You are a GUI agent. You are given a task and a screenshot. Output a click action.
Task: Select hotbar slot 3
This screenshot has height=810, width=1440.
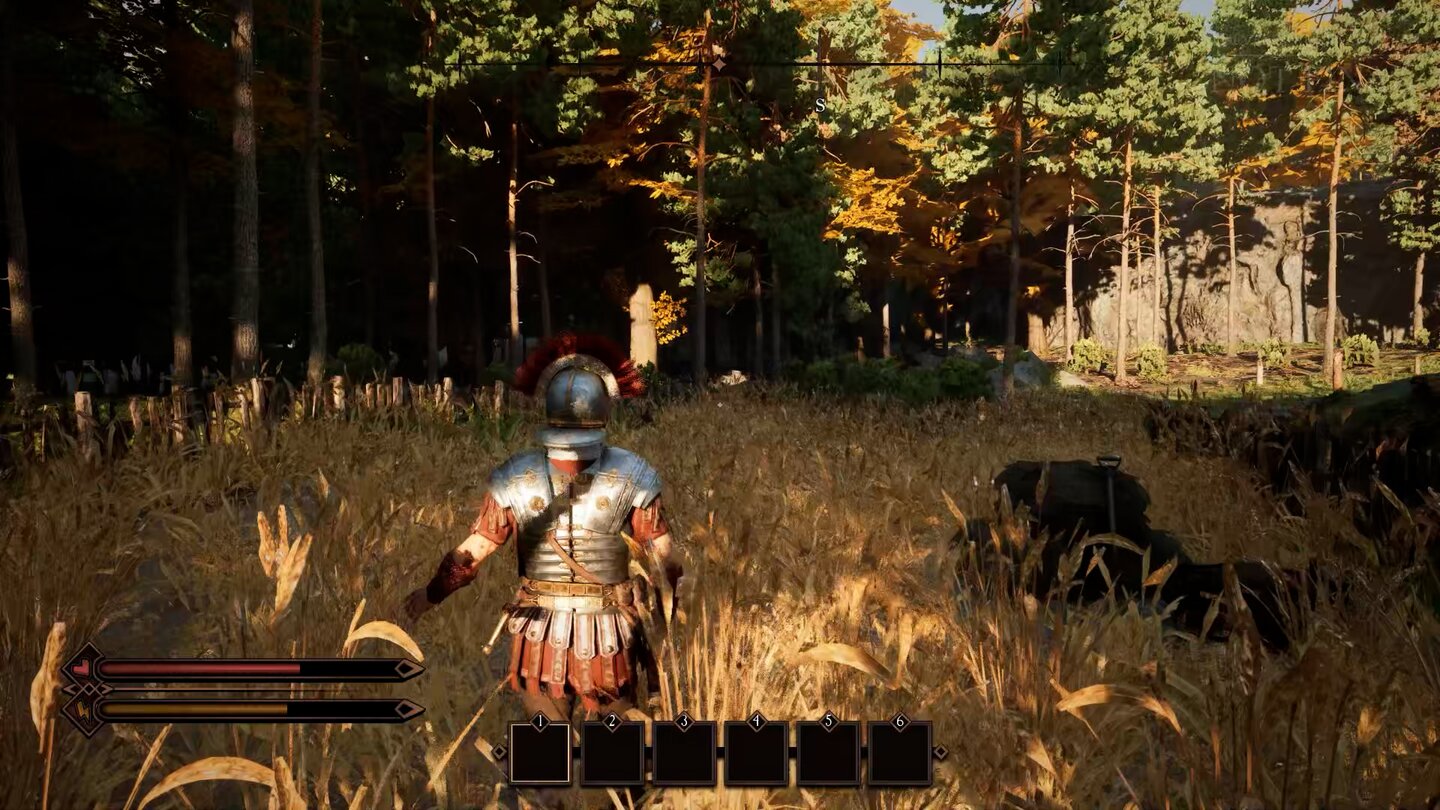point(683,752)
